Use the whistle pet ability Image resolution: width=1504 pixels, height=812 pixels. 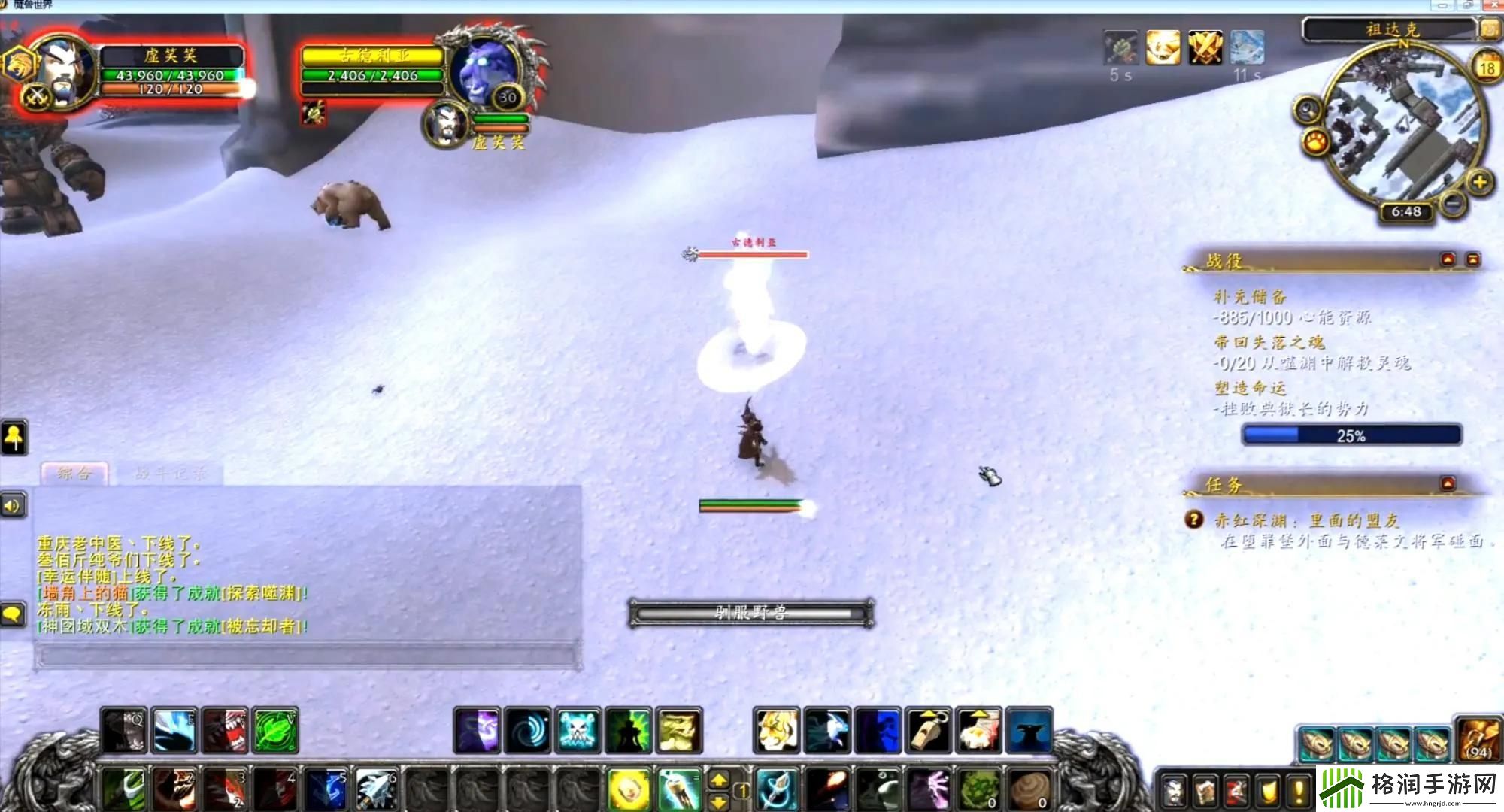tap(929, 730)
